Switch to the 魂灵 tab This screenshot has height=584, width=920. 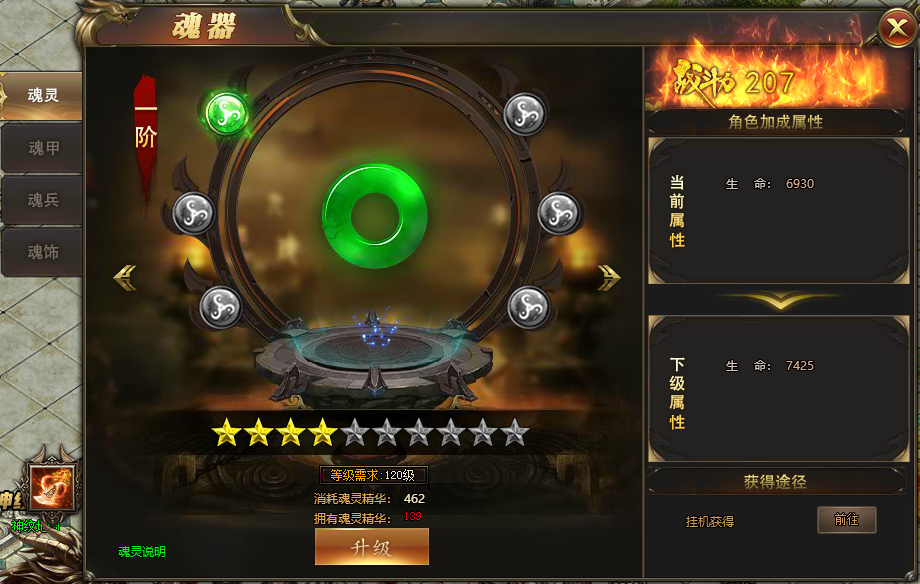(x=42, y=96)
